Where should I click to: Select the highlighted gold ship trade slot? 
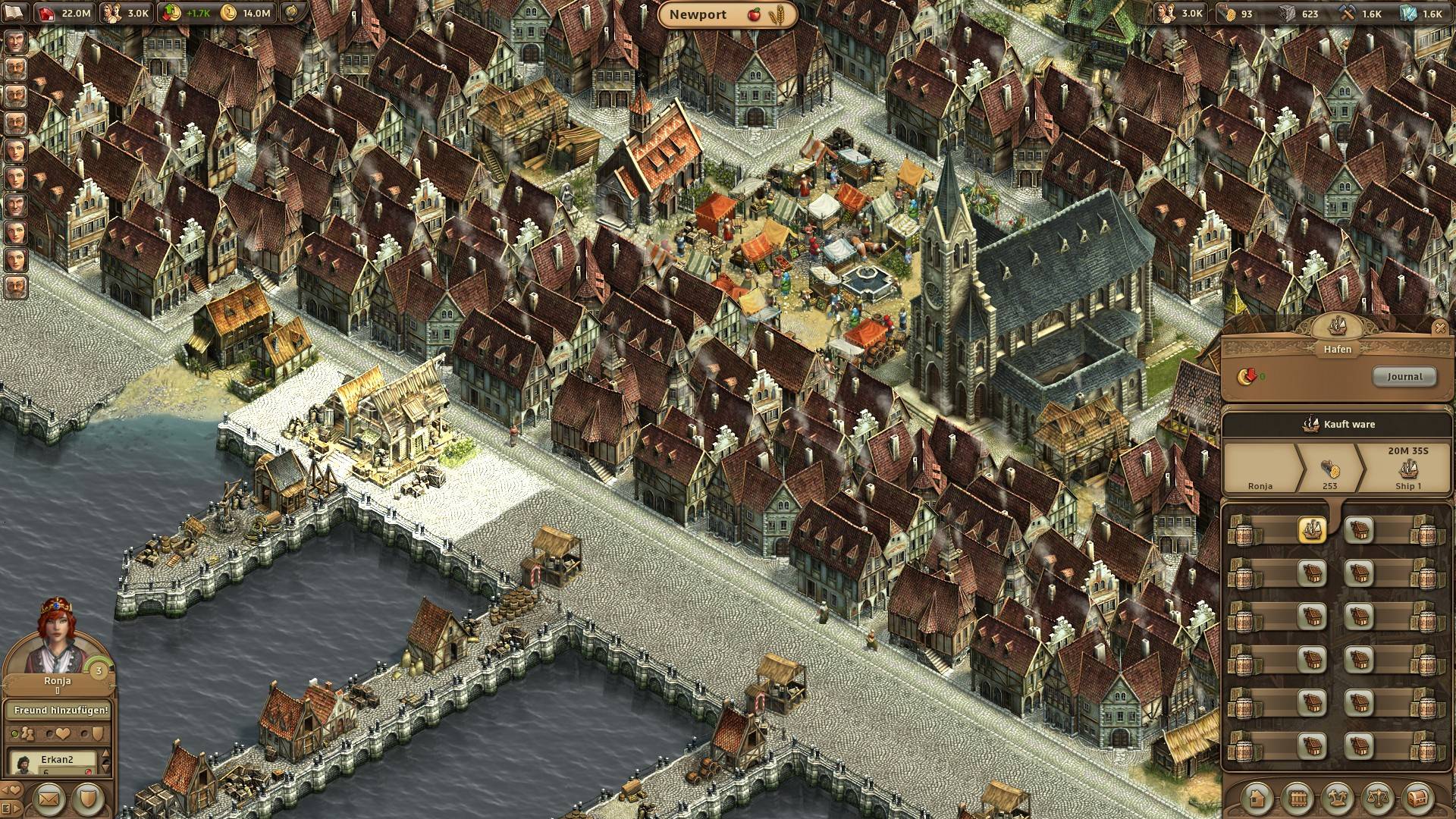pos(1312,529)
